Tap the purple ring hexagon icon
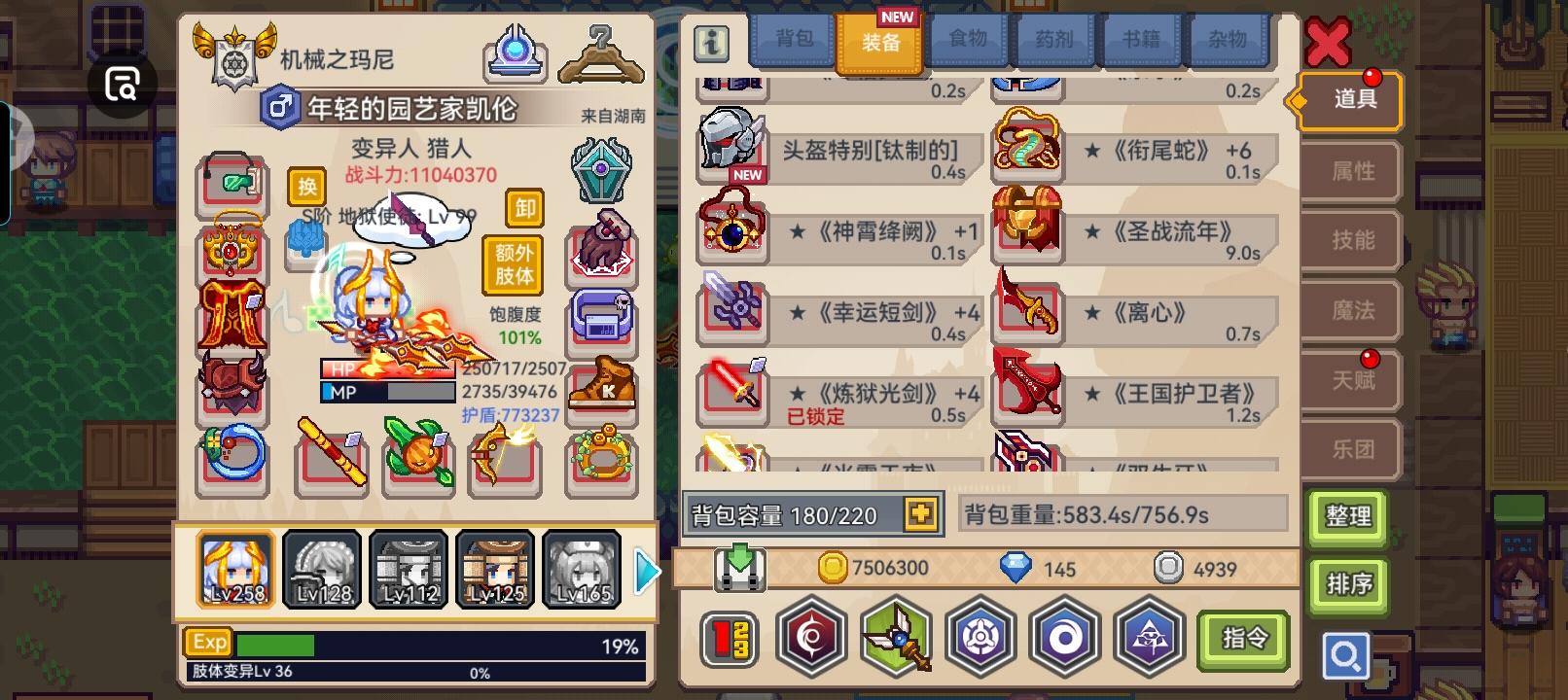This screenshot has height=700, width=1568. pyautogui.click(x=1065, y=637)
